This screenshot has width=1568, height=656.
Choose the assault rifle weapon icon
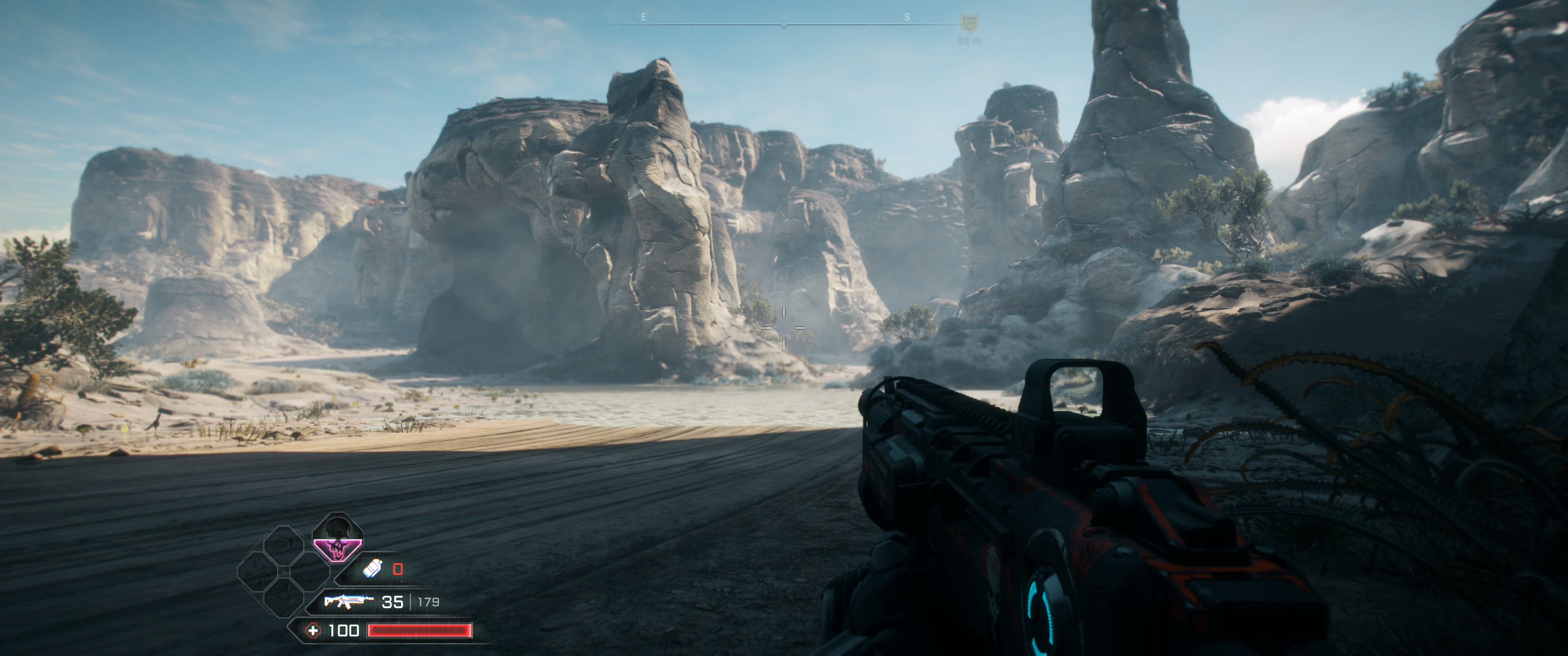348,601
